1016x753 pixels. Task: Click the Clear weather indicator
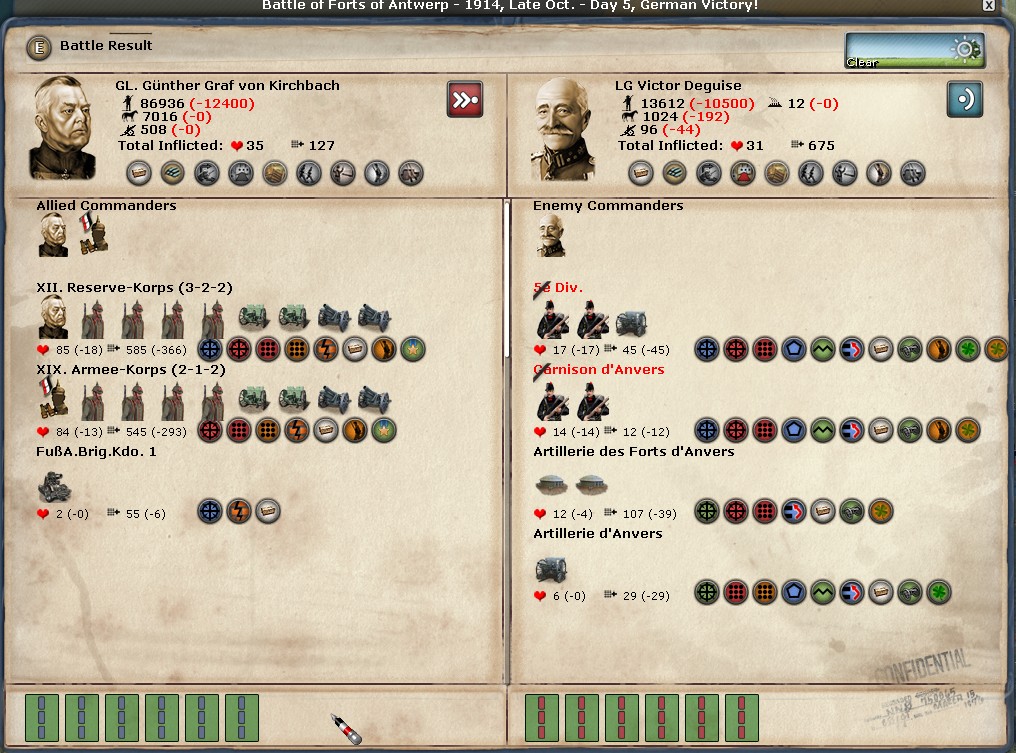pos(914,50)
